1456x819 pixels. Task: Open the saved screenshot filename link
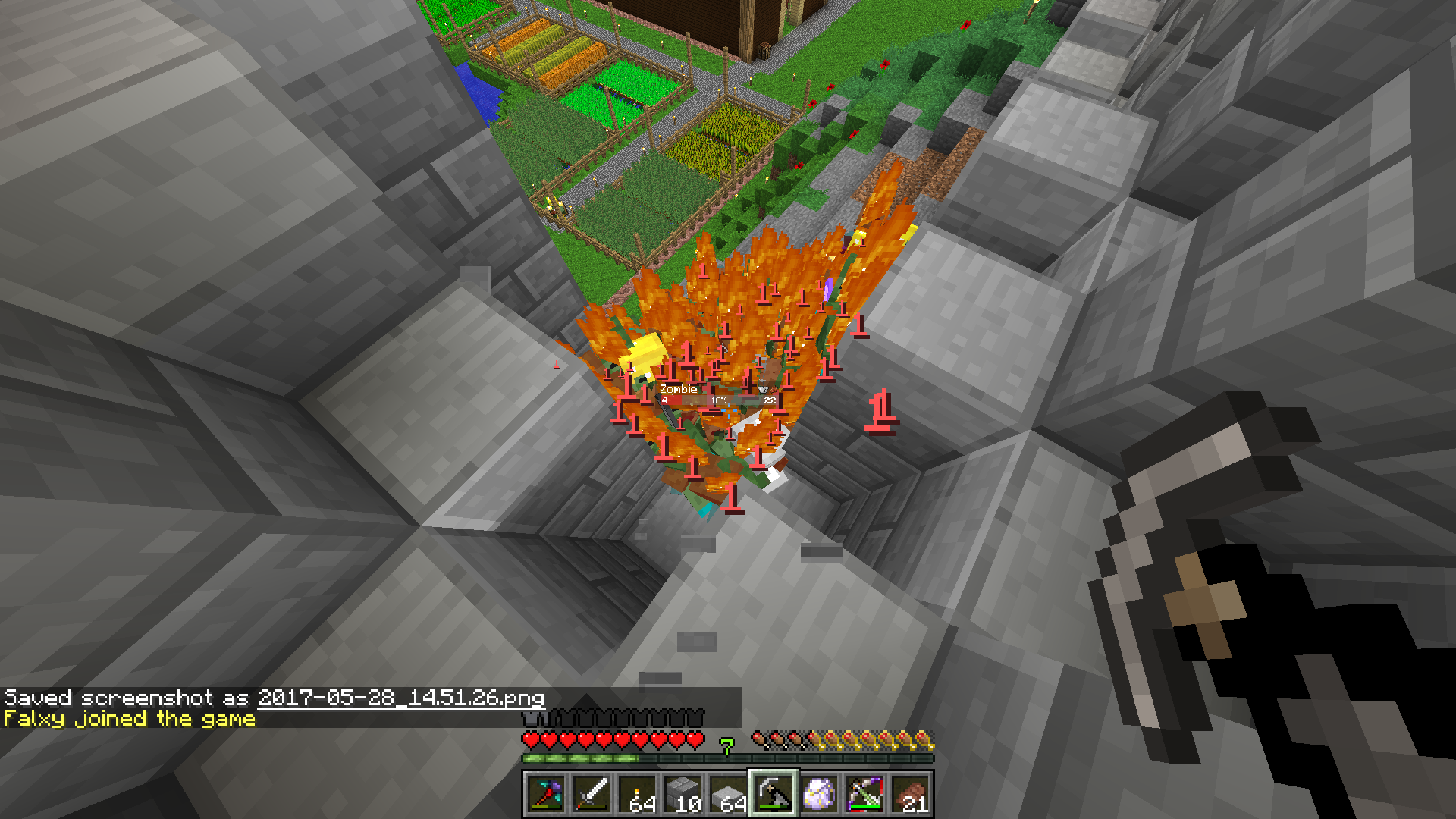[400, 698]
